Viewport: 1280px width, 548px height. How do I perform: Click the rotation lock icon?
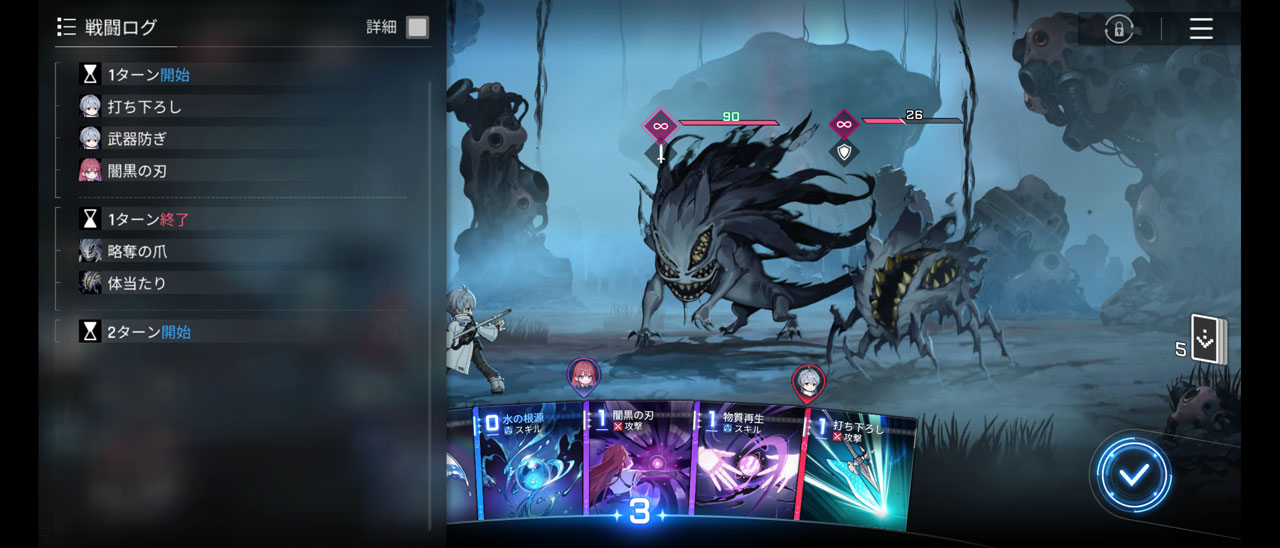pos(1118,29)
